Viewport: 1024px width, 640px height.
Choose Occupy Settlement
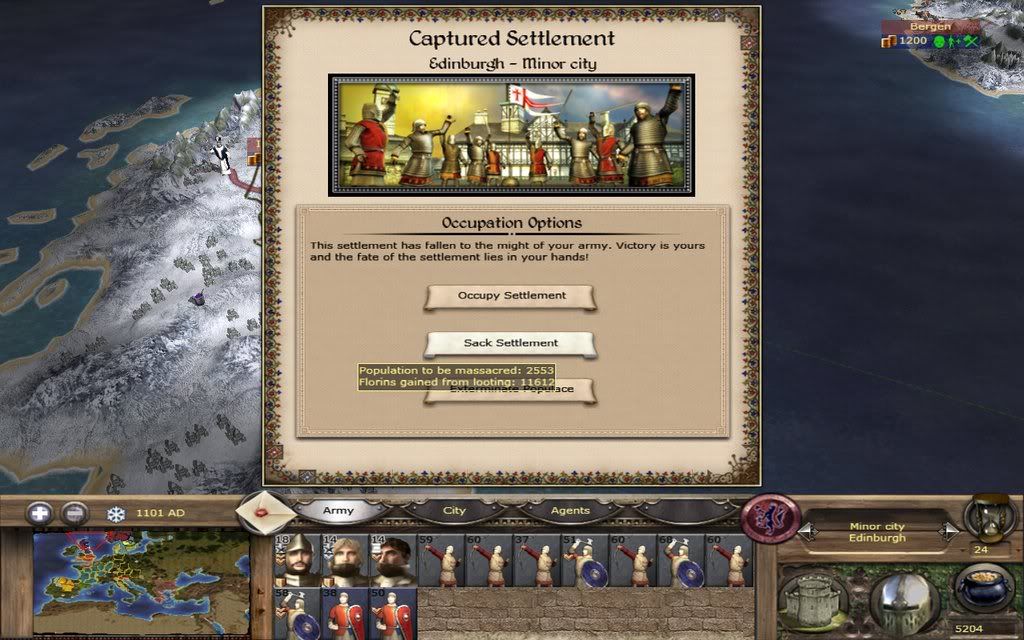tap(511, 296)
